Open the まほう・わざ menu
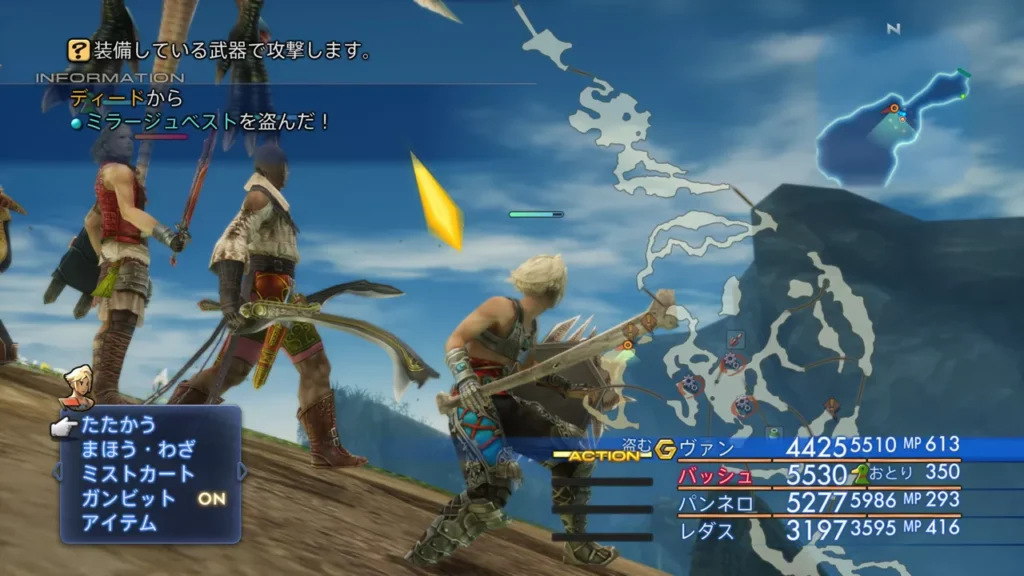The width and height of the screenshot is (1024, 576). (138, 449)
